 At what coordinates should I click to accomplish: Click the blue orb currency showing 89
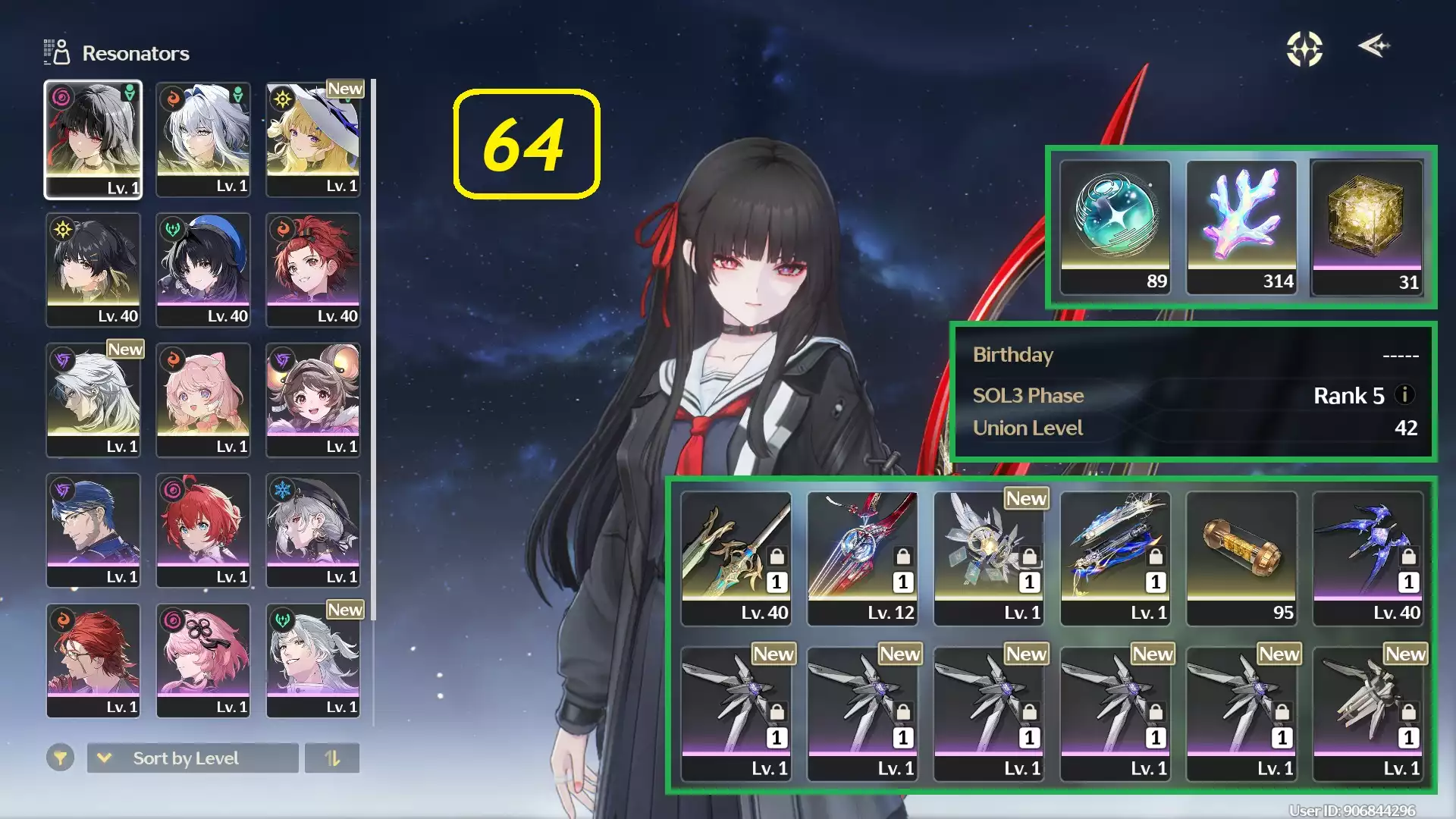tap(1115, 224)
